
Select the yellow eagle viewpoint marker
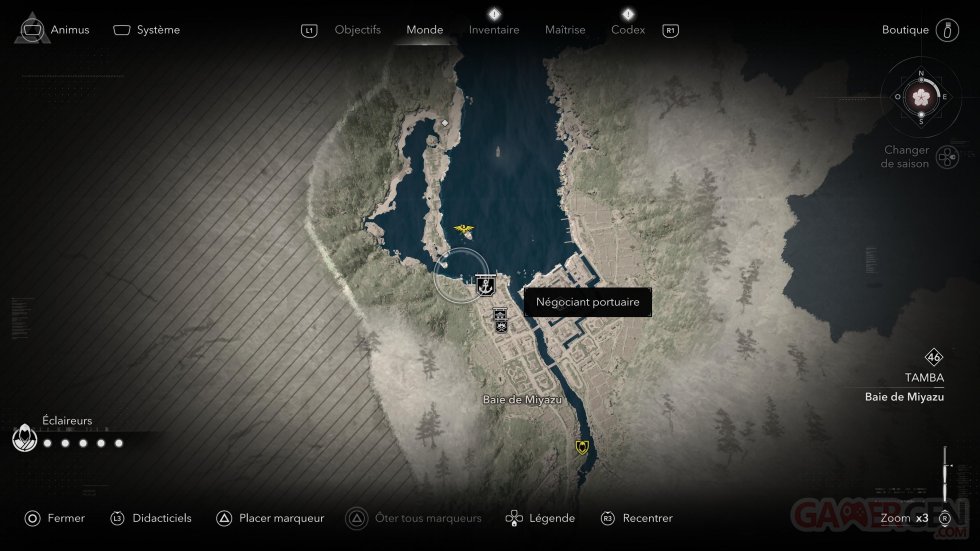coord(463,231)
